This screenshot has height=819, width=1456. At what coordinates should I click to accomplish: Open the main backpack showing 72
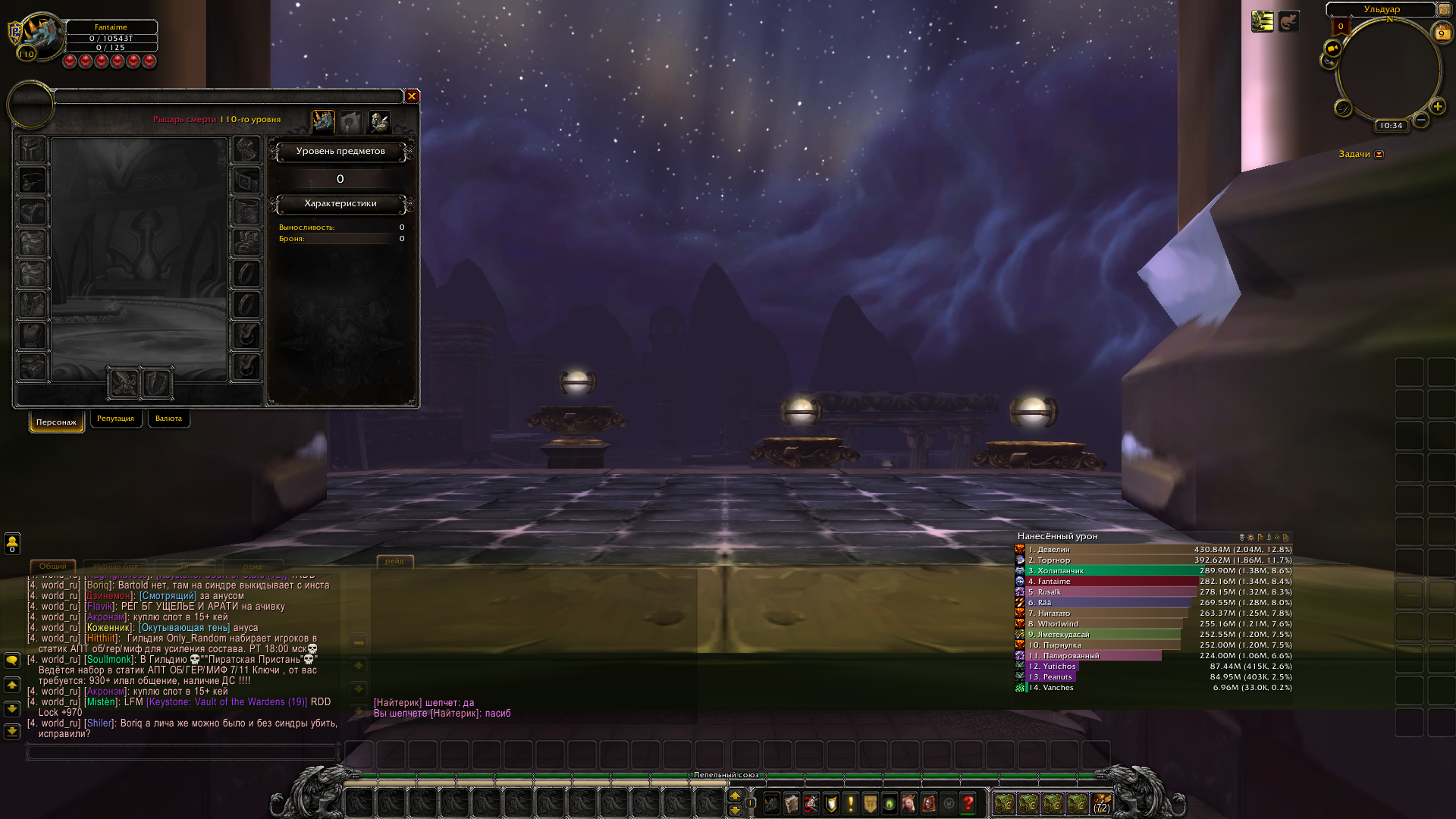(x=1101, y=803)
